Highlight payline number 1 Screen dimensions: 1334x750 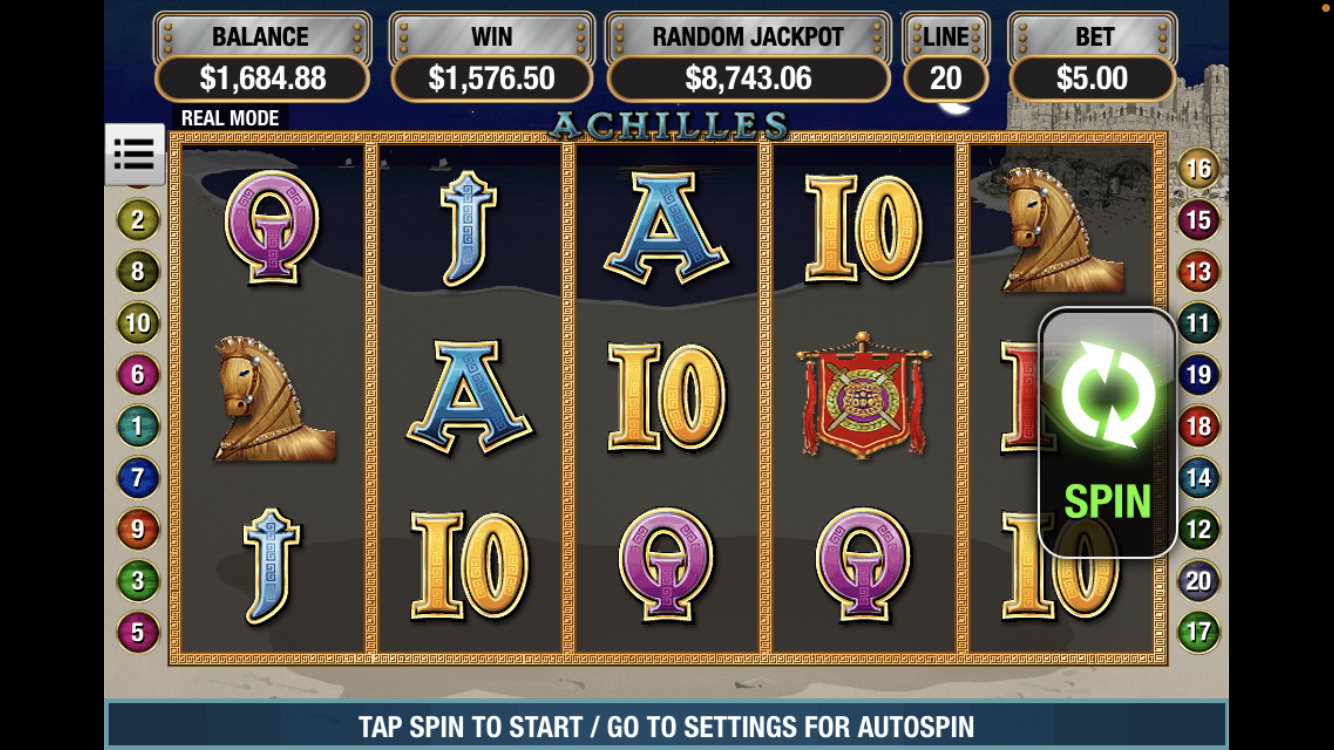pyautogui.click(x=138, y=427)
